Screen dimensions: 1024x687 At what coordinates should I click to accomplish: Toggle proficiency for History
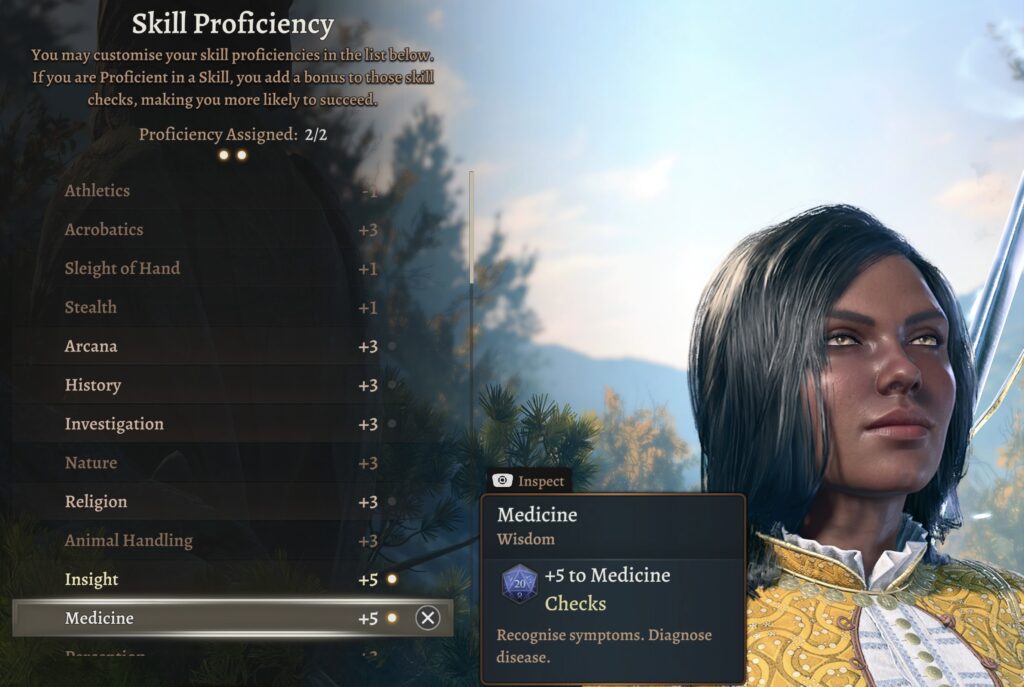click(391, 385)
